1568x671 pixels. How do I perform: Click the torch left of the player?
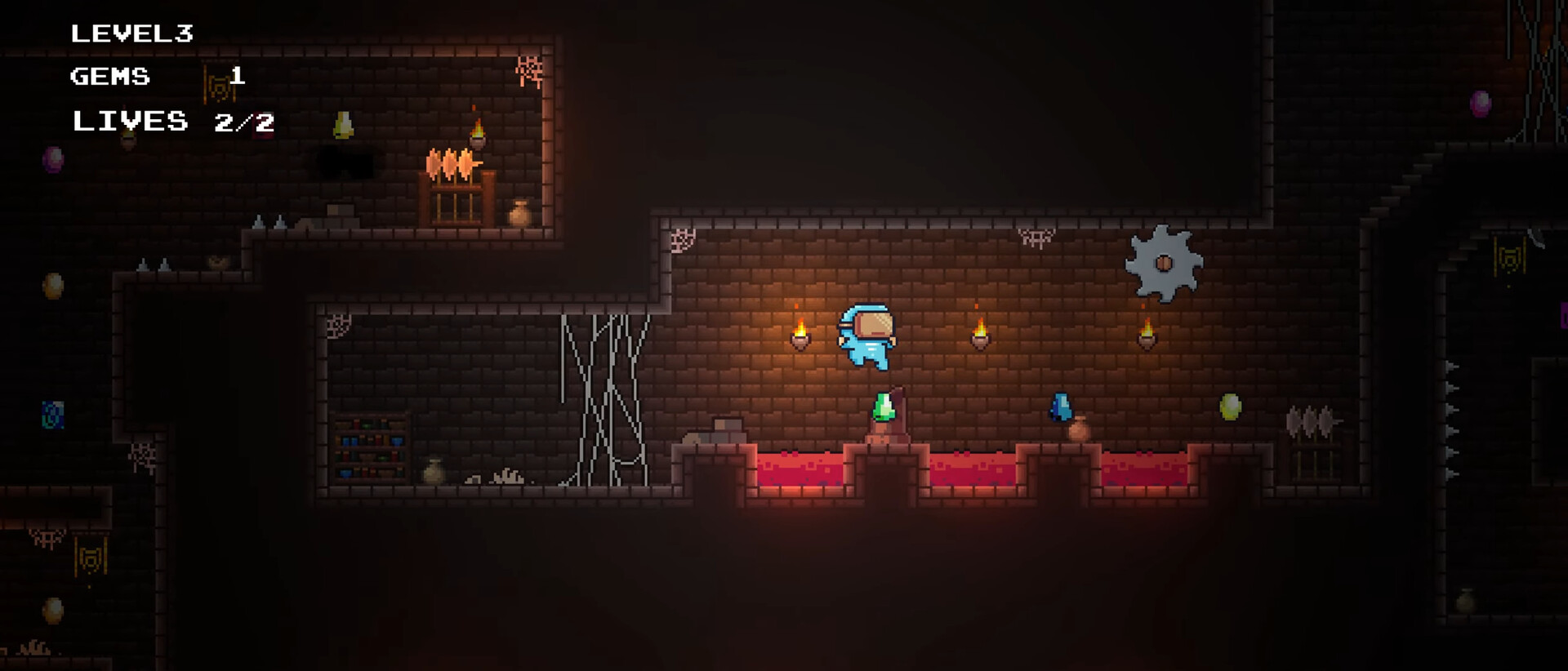[x=799, y=335]
